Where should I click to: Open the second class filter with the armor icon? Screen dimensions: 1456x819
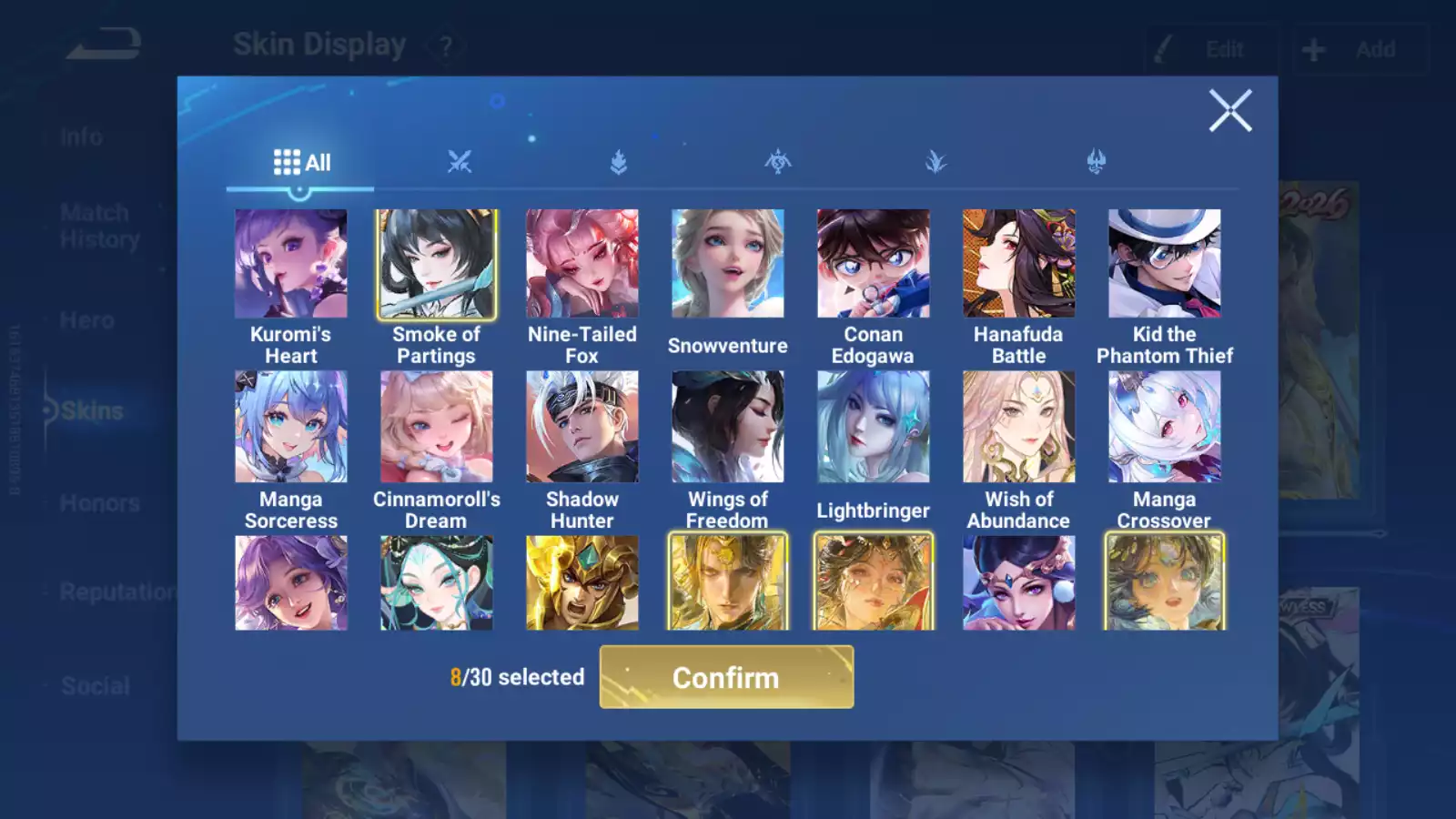617,161
